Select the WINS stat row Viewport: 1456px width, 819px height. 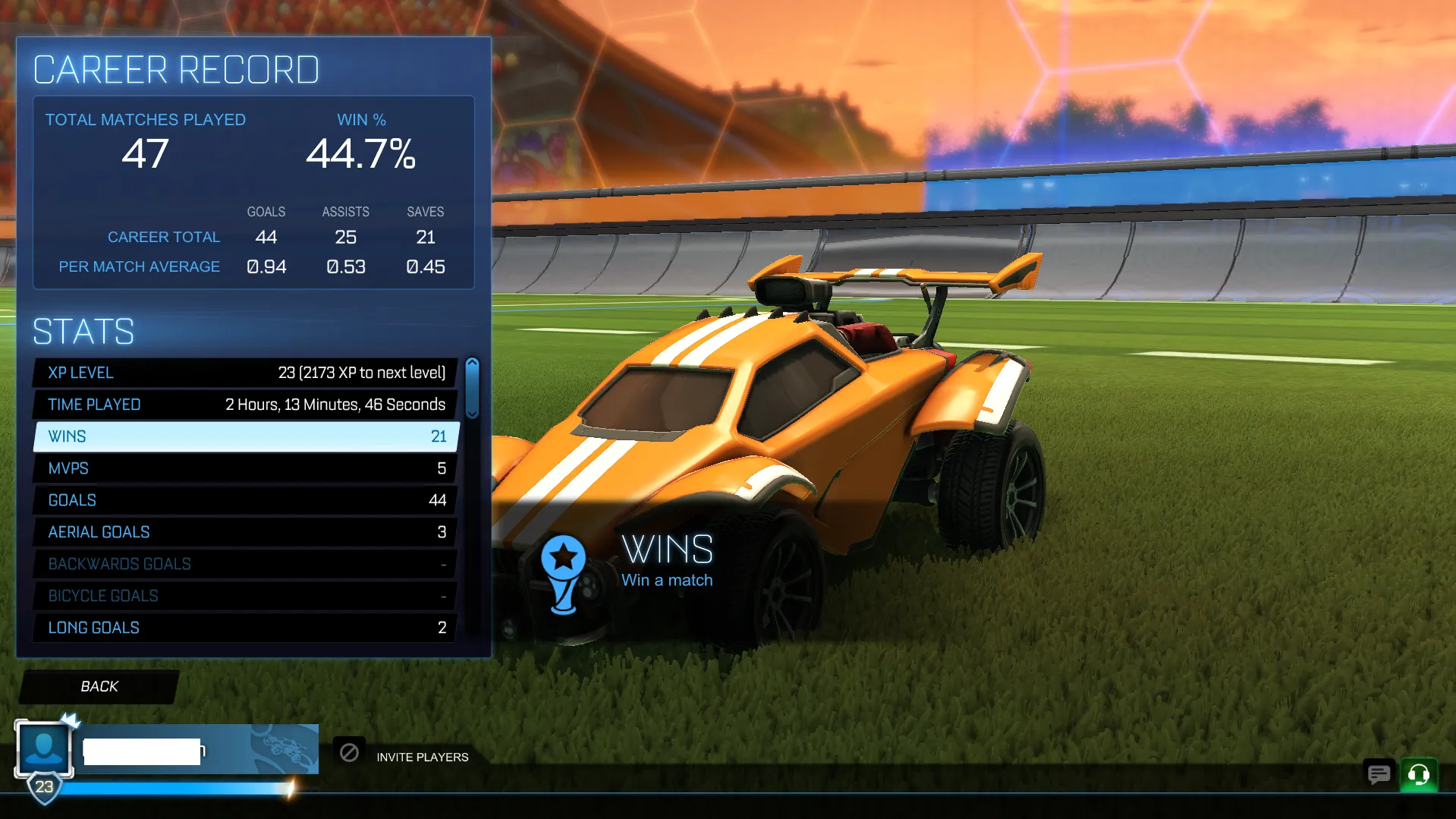click(x=243, y=436)
